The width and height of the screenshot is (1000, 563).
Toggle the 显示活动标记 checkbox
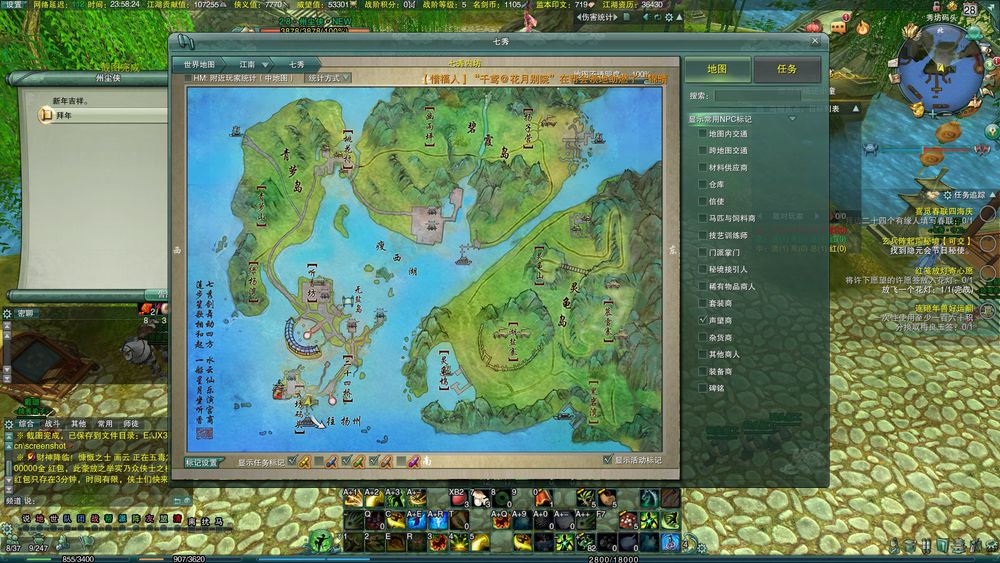click(x=607, y=460)
